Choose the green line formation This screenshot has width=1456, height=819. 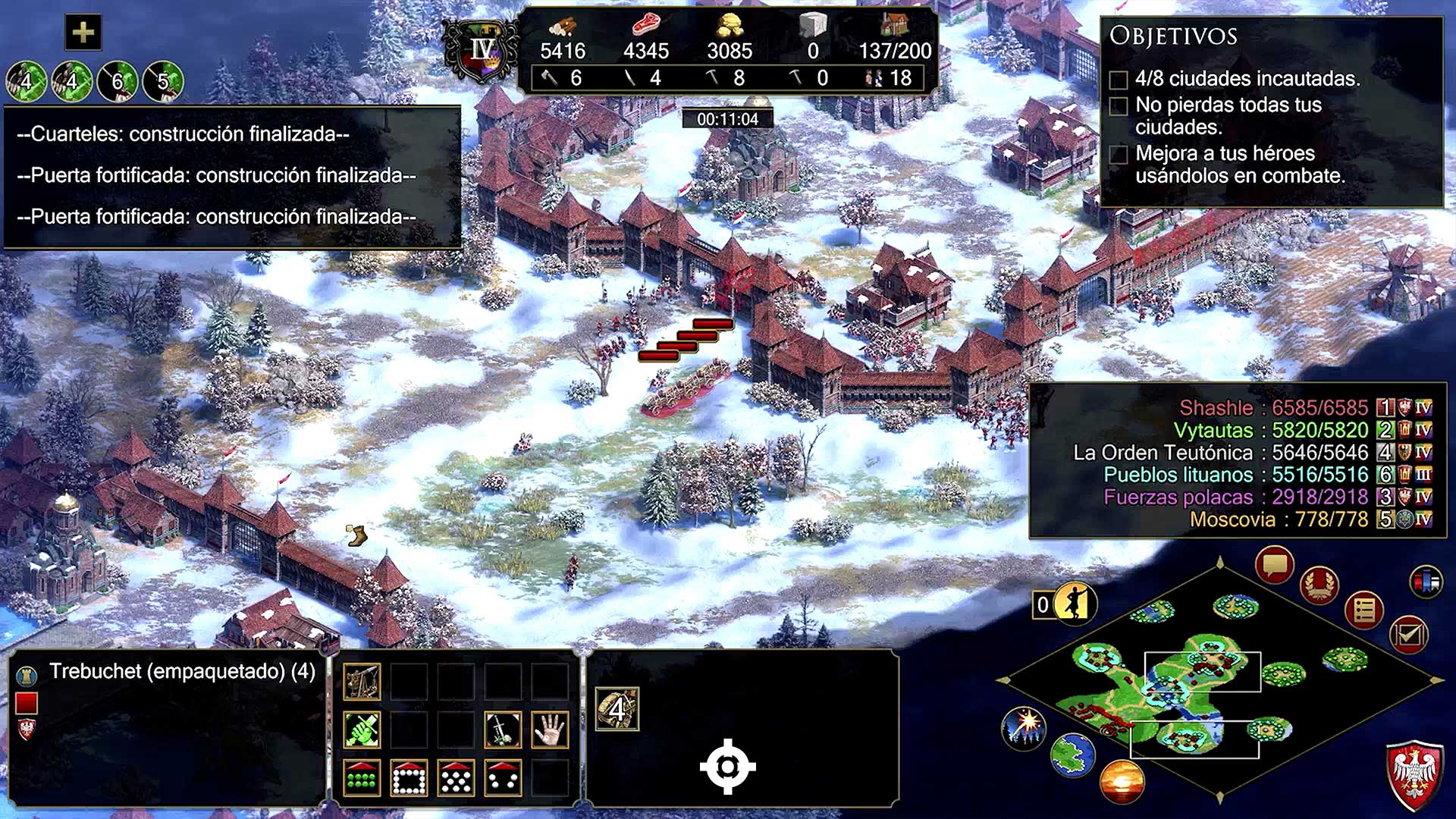point(362,778)
